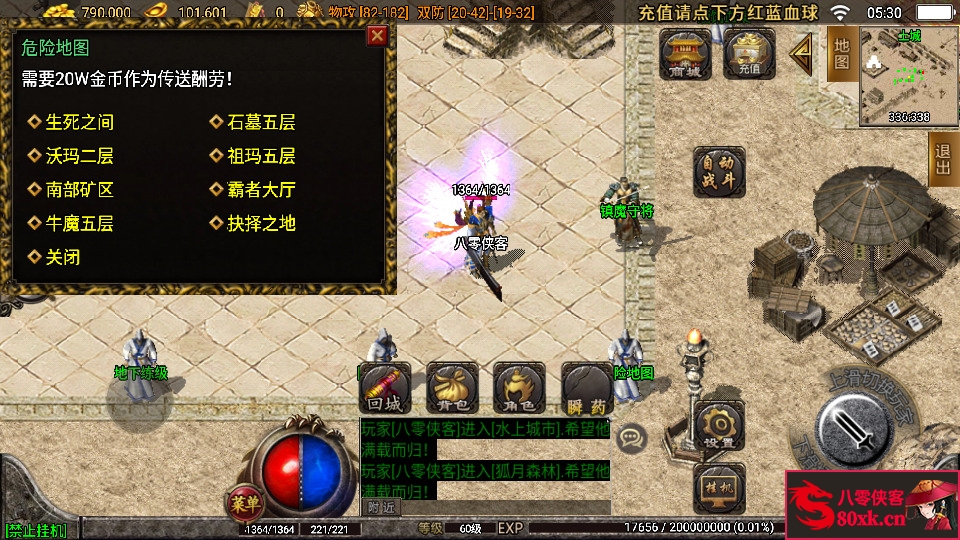Screen dimensions: 960x540
Task: Use the 回城 return scroll button
Action: coord(385,388)
